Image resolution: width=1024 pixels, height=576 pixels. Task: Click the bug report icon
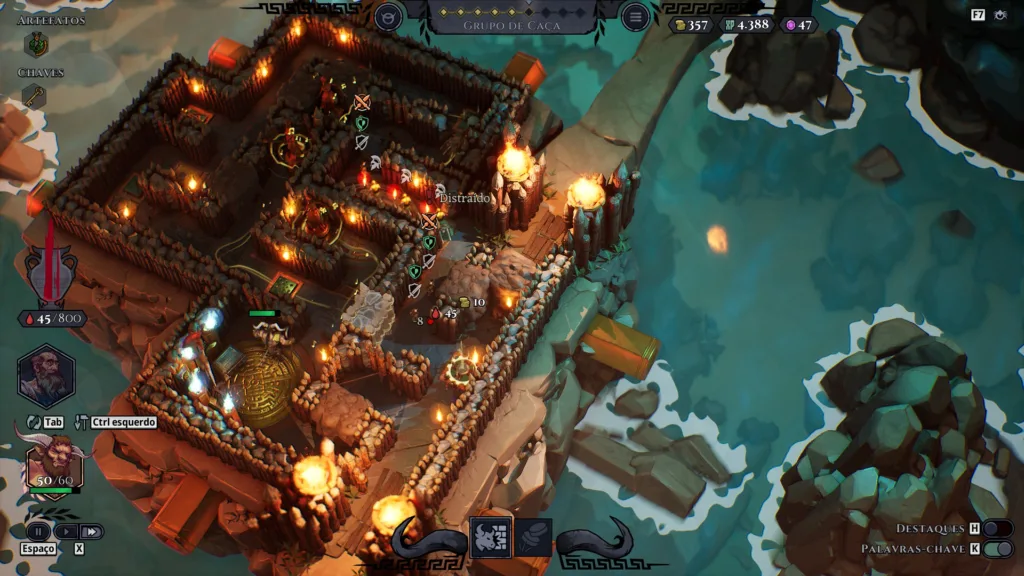pos(1002,15)
